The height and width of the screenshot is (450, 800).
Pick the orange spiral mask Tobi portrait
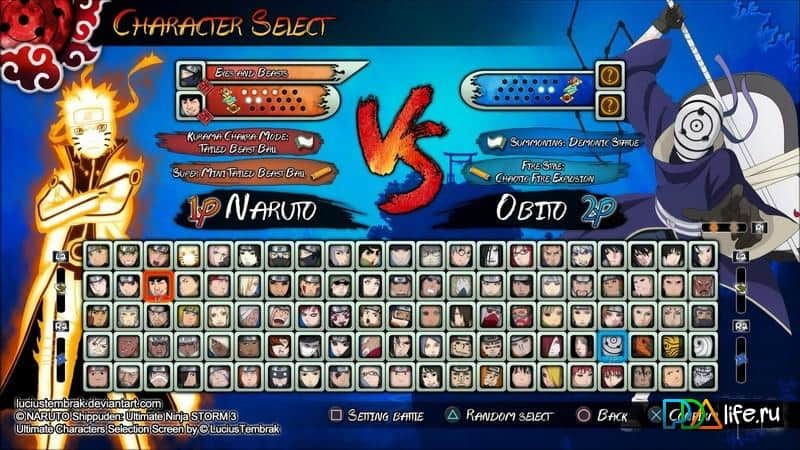tap(642, 346)
